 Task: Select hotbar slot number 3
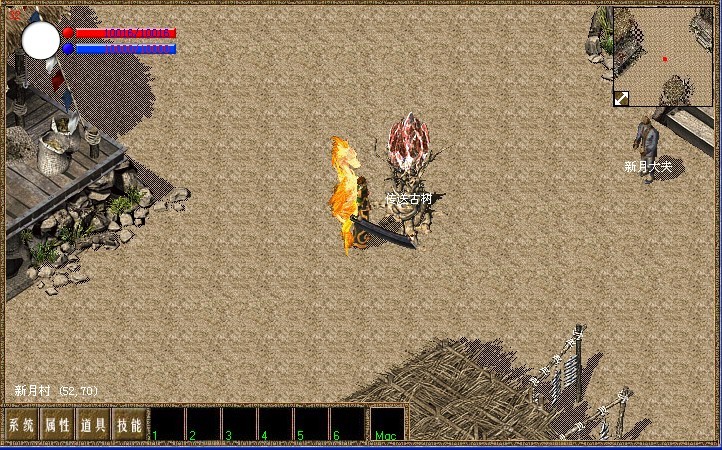(239, 424)
